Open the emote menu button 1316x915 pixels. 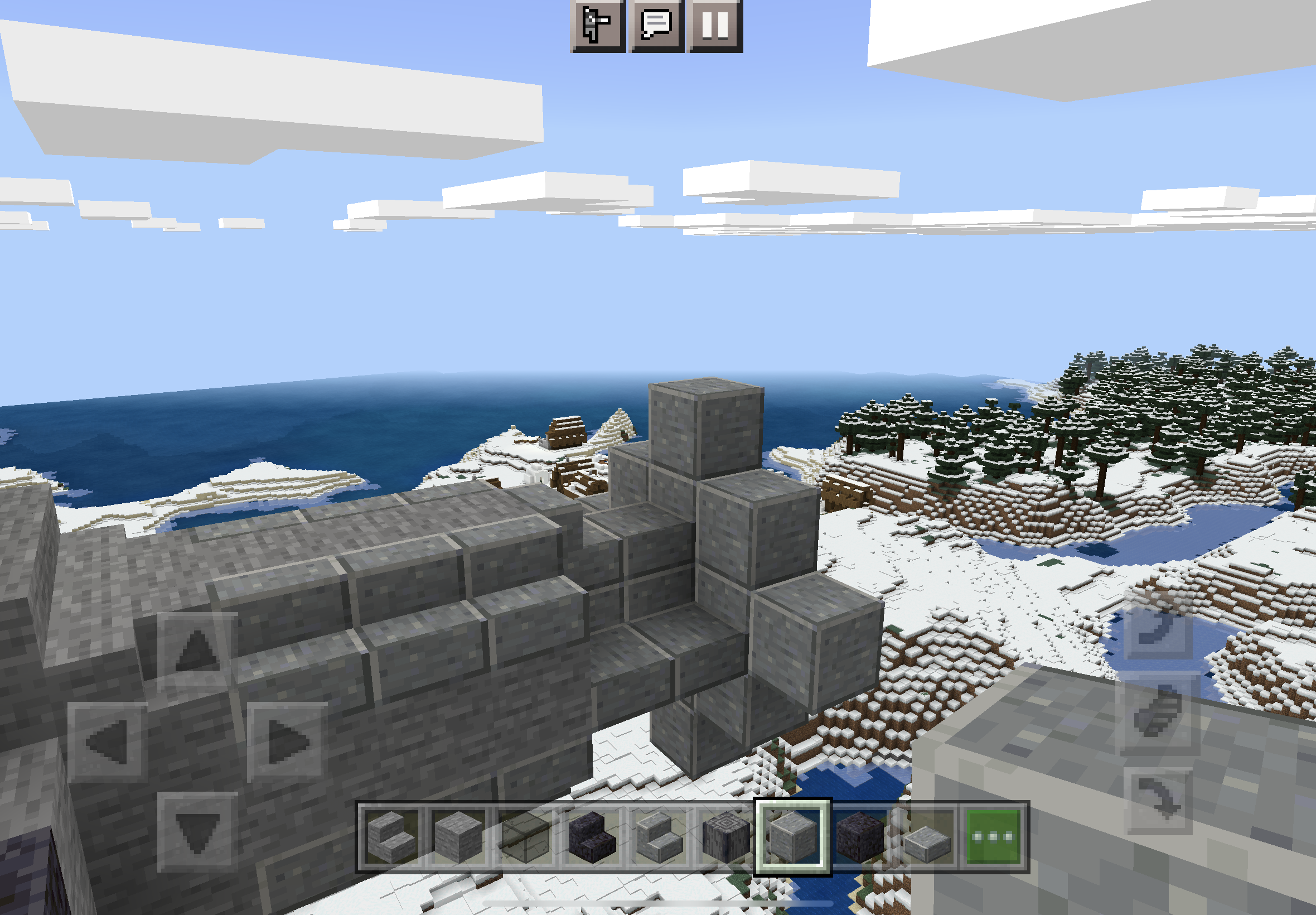pos(598,25)
